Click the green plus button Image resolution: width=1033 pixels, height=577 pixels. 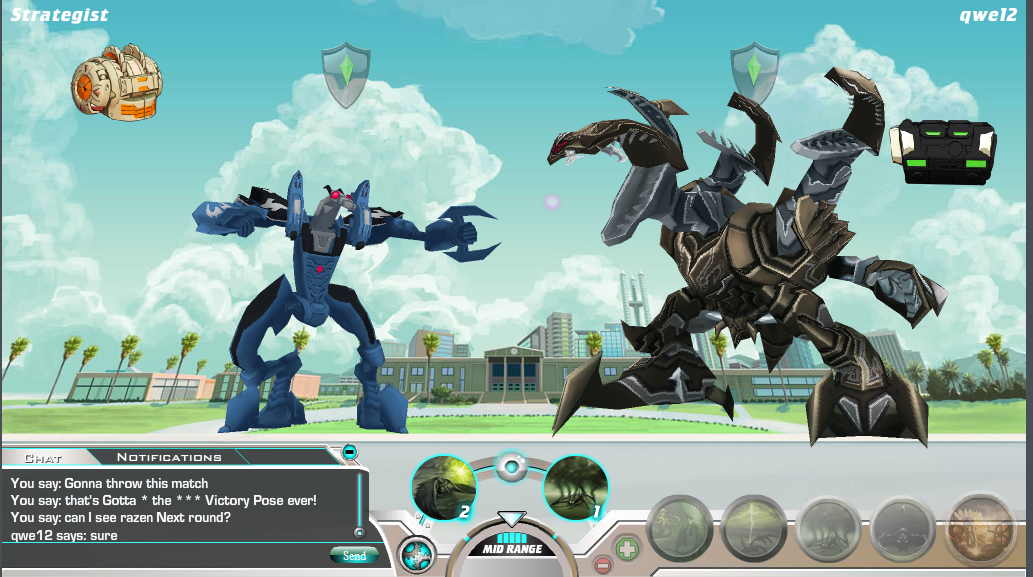627,548
